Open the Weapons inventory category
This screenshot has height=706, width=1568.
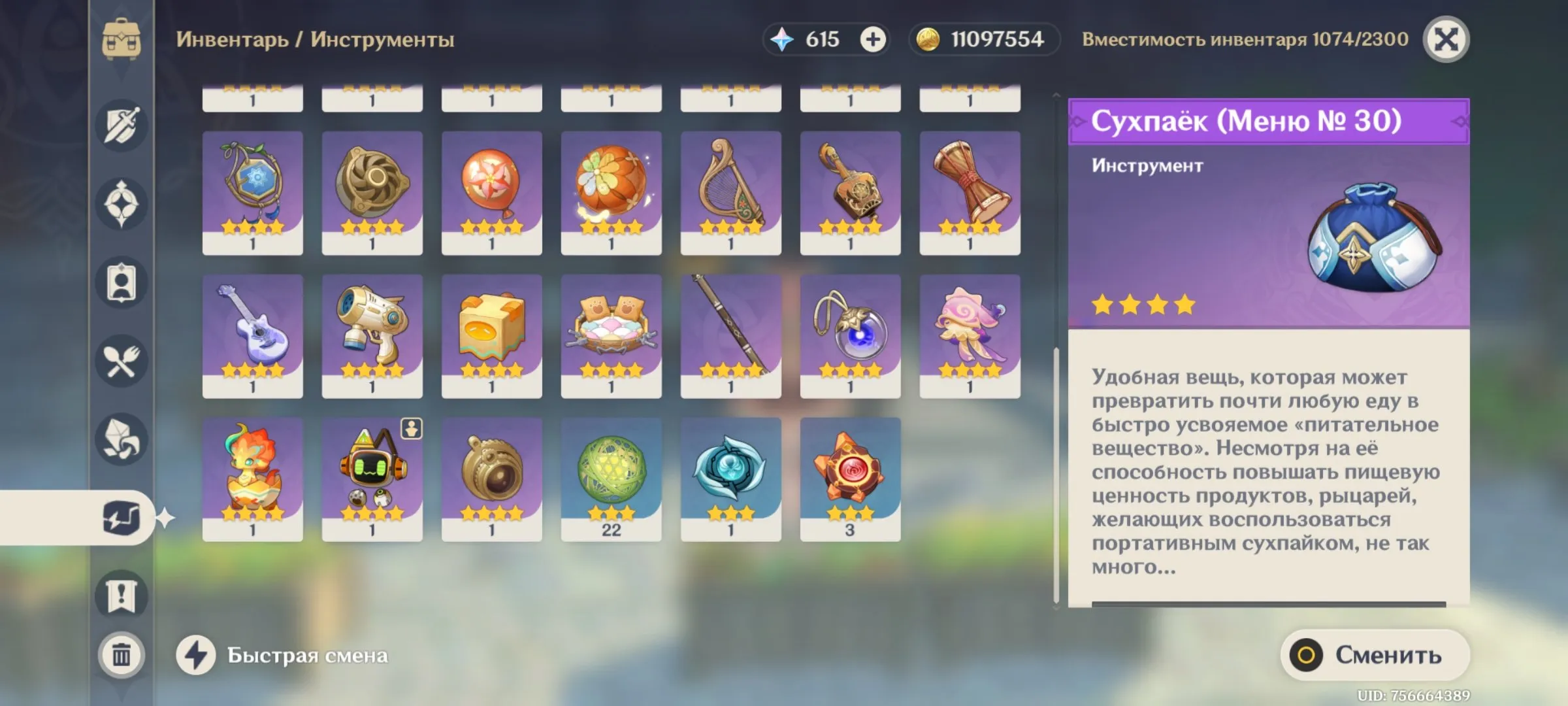(122, 125)
